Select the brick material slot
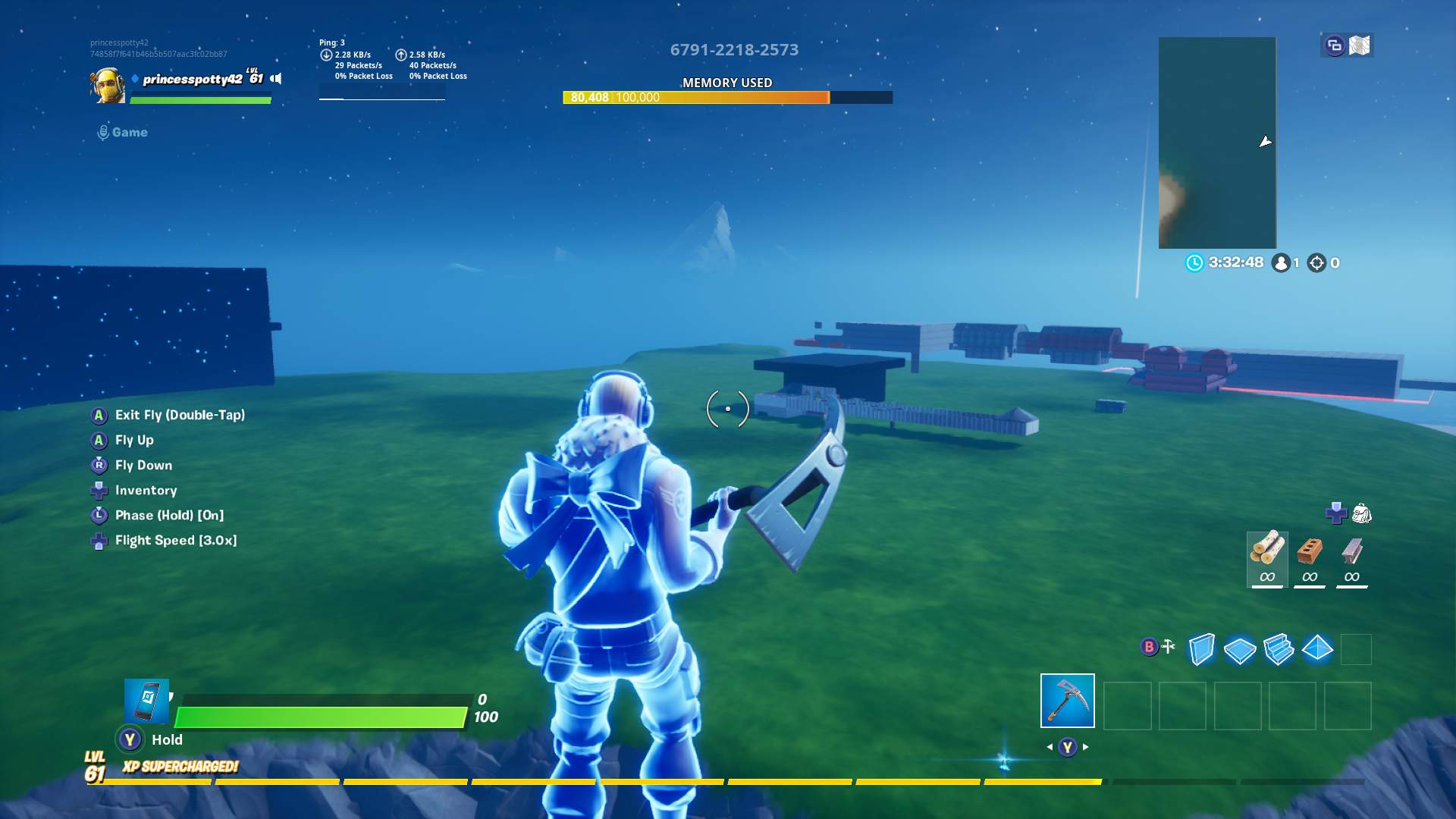Screen dimensions: 1456x819 1308,557
